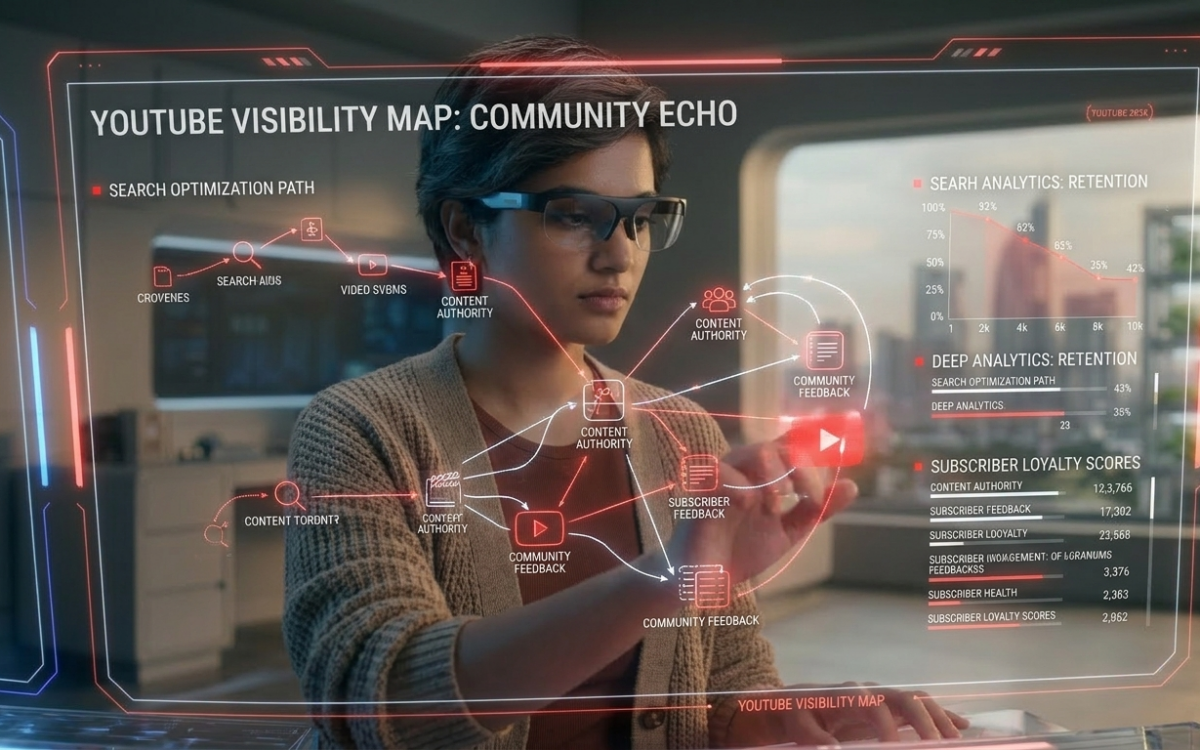Screen dimensions: 1200x750
Task: Open the people-icon Content Authority node
Action: click(x=718, y=299)
